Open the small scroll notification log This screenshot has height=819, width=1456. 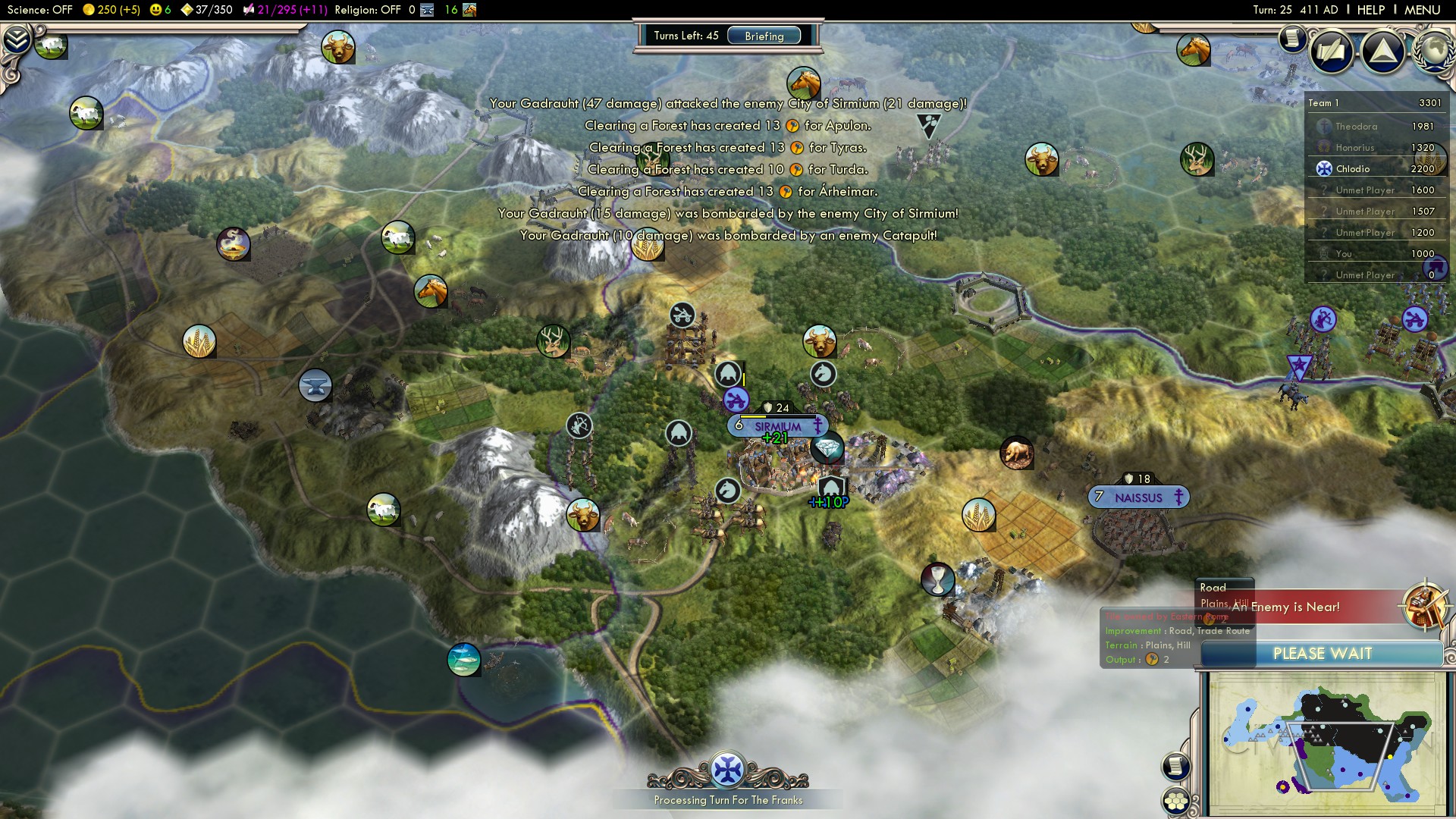[x=1291, y=38]
